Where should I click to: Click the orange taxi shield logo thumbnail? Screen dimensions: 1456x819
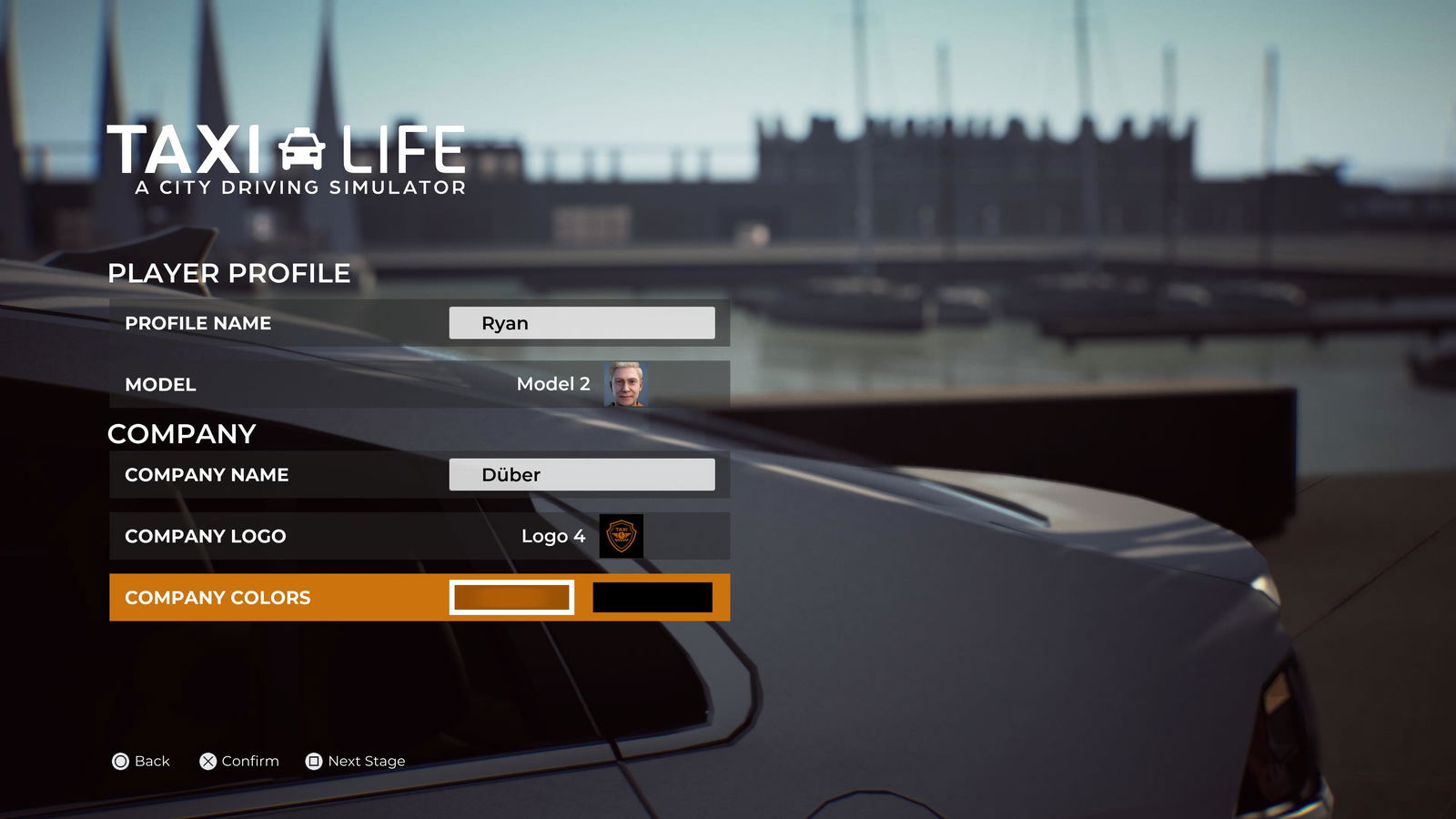pos(622,536)
